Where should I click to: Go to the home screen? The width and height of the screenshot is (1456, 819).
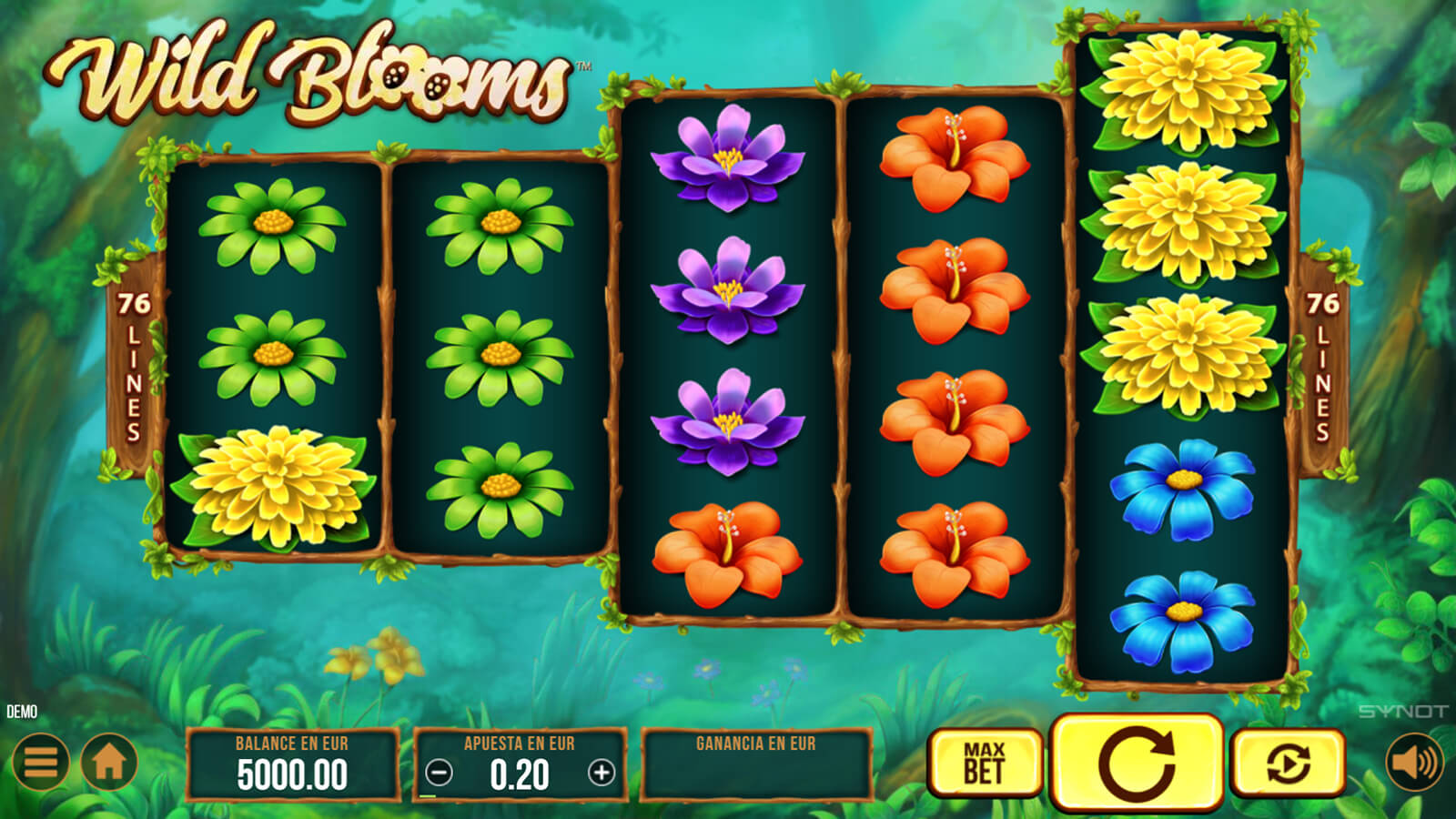tap(109, 762)
